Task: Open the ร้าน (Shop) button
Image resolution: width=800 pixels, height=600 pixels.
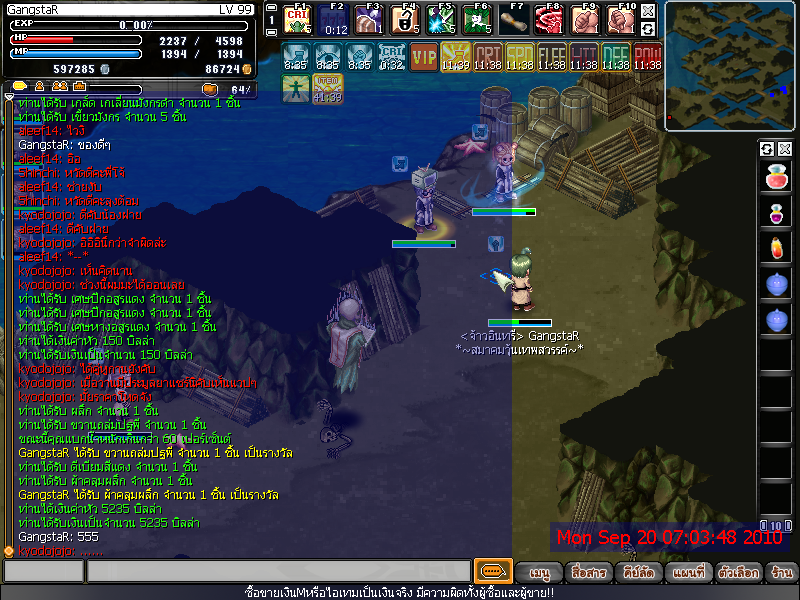Action: (x=781, y=573)
